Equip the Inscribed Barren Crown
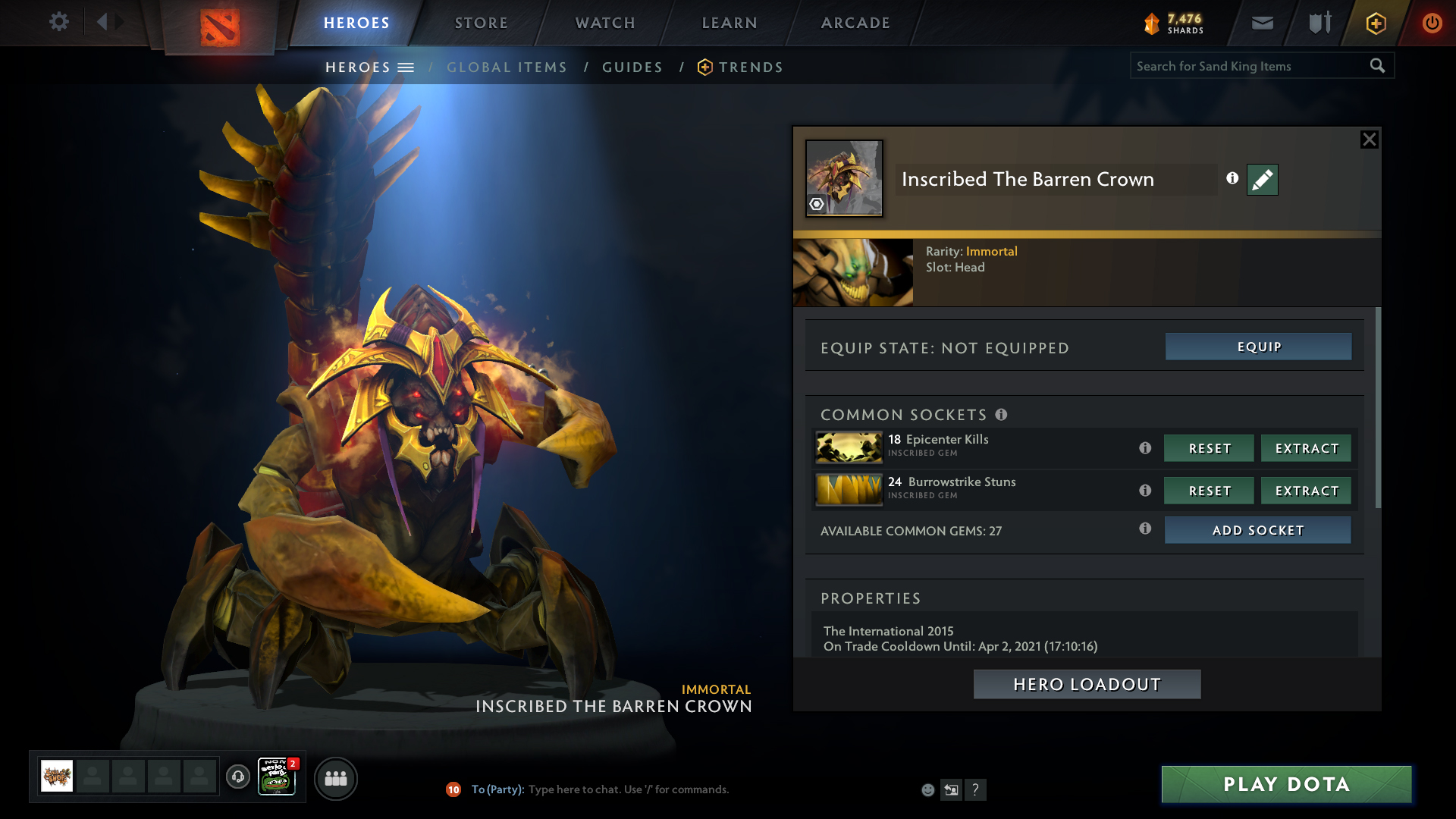Viewport: 1456px width, 819px height. [x=1258, y=347]
